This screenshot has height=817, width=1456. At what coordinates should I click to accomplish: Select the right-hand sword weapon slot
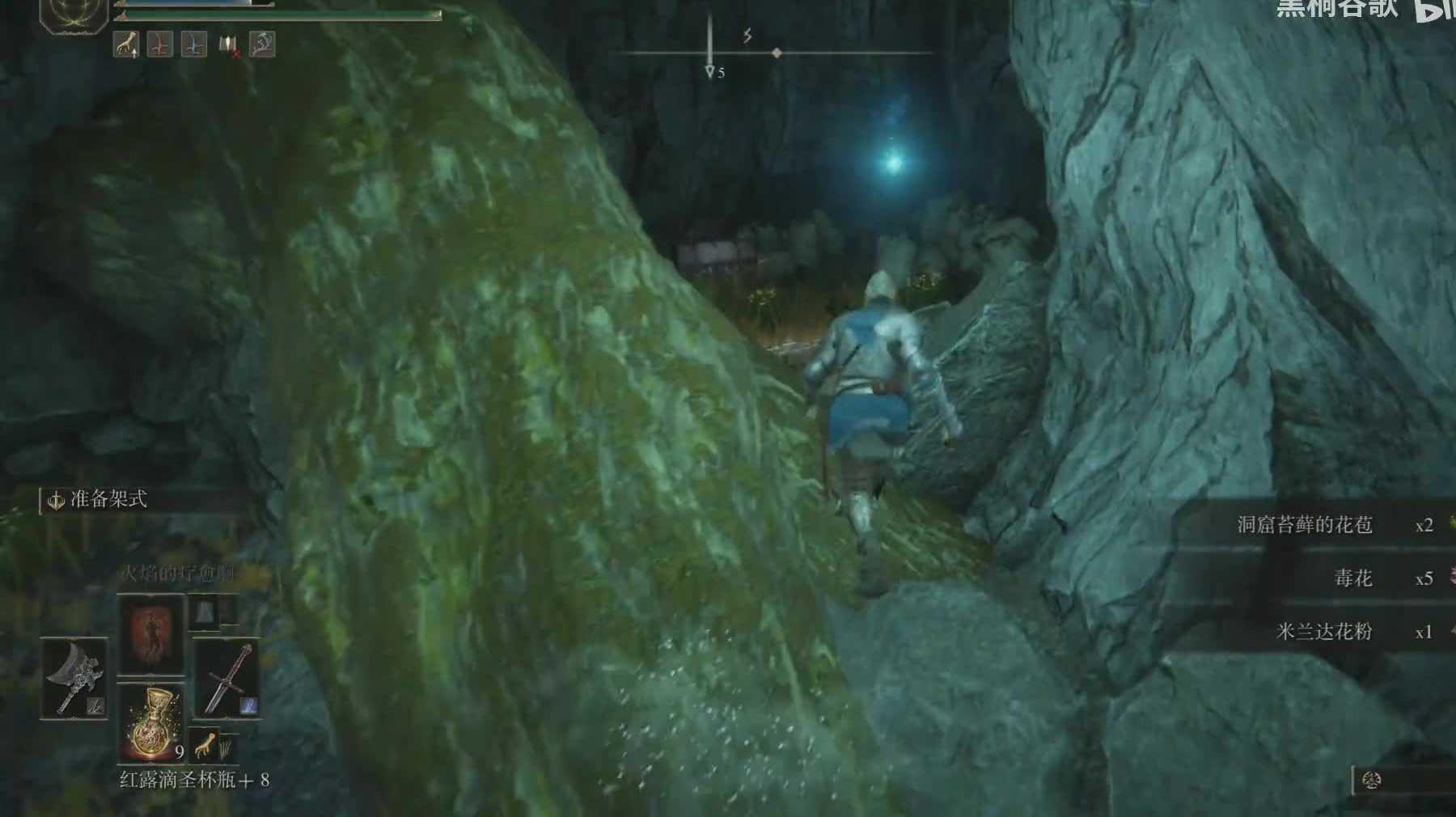point(226,678)
